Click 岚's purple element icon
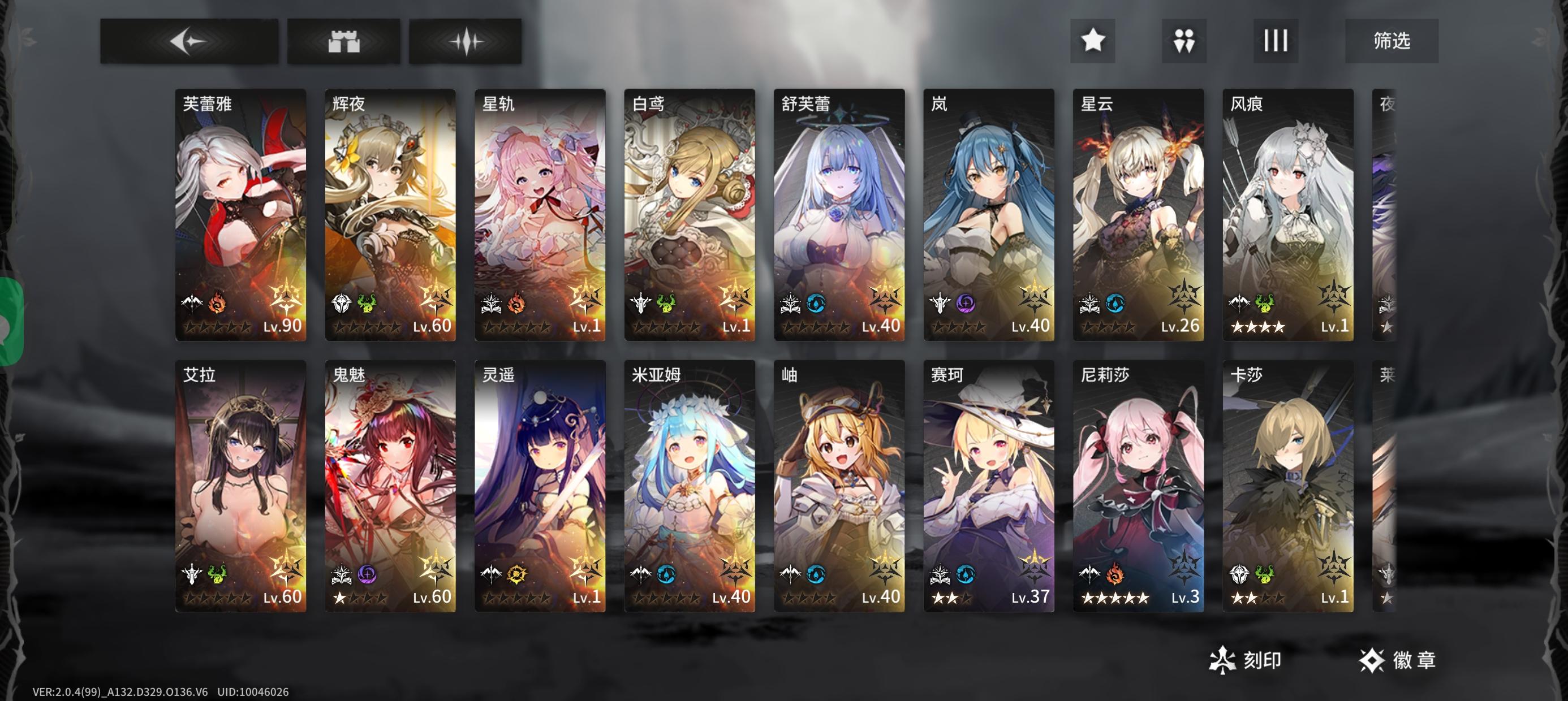The image size is (1568, 701). click(966, 303)
